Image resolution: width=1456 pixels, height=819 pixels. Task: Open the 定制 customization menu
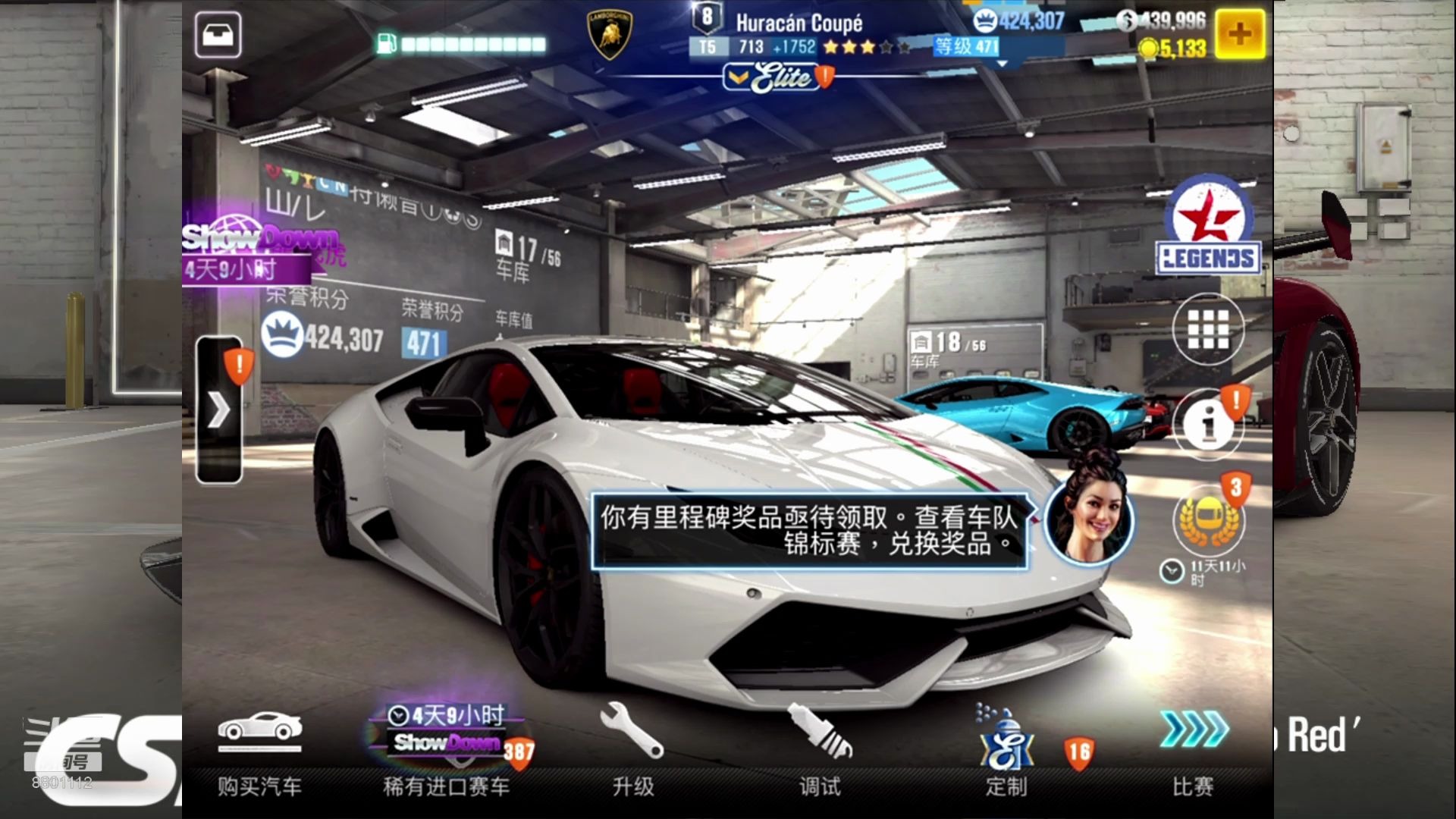(x=1006, y=752)
